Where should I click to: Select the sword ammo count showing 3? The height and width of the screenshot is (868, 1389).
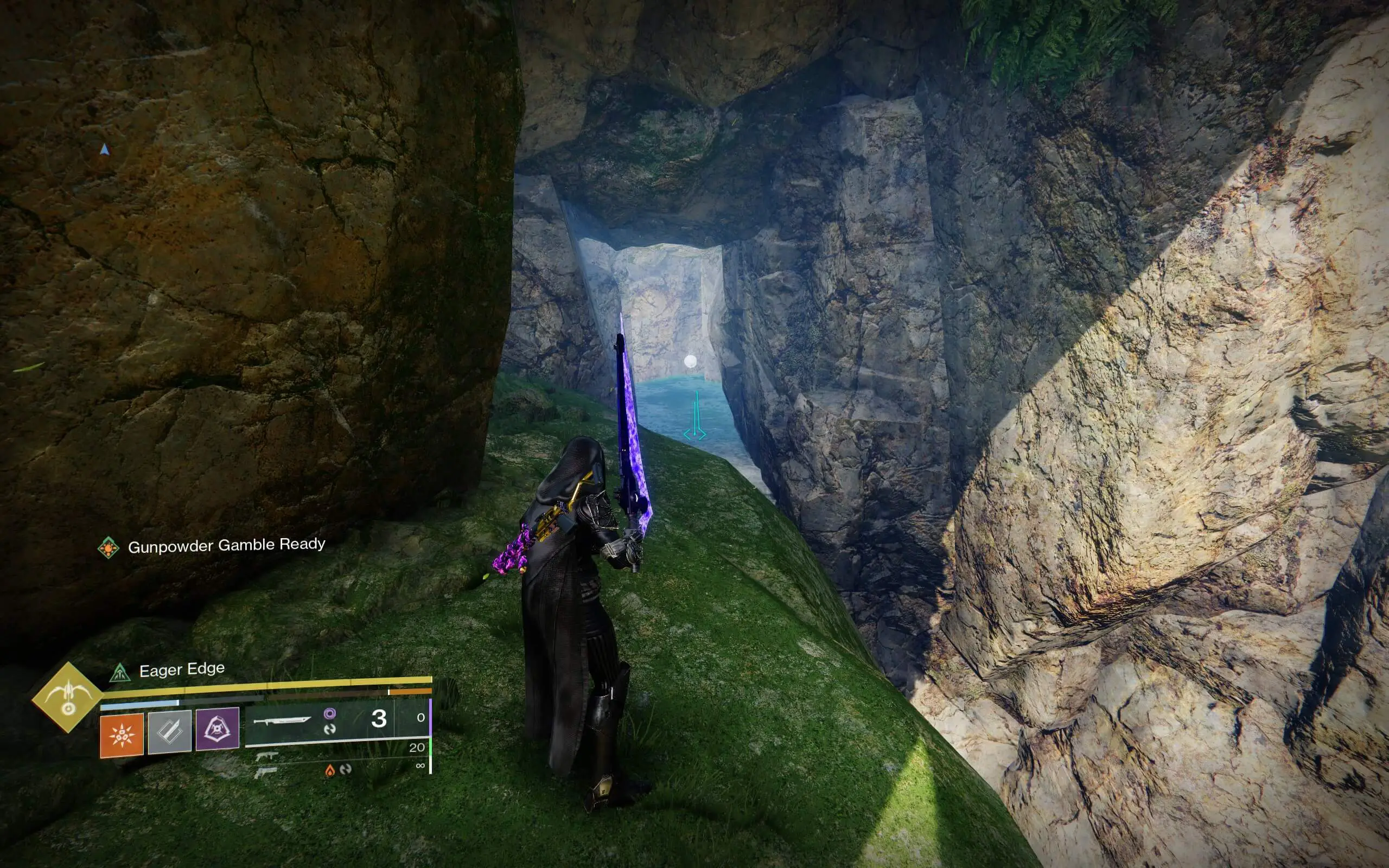click(x=378, y=718)
